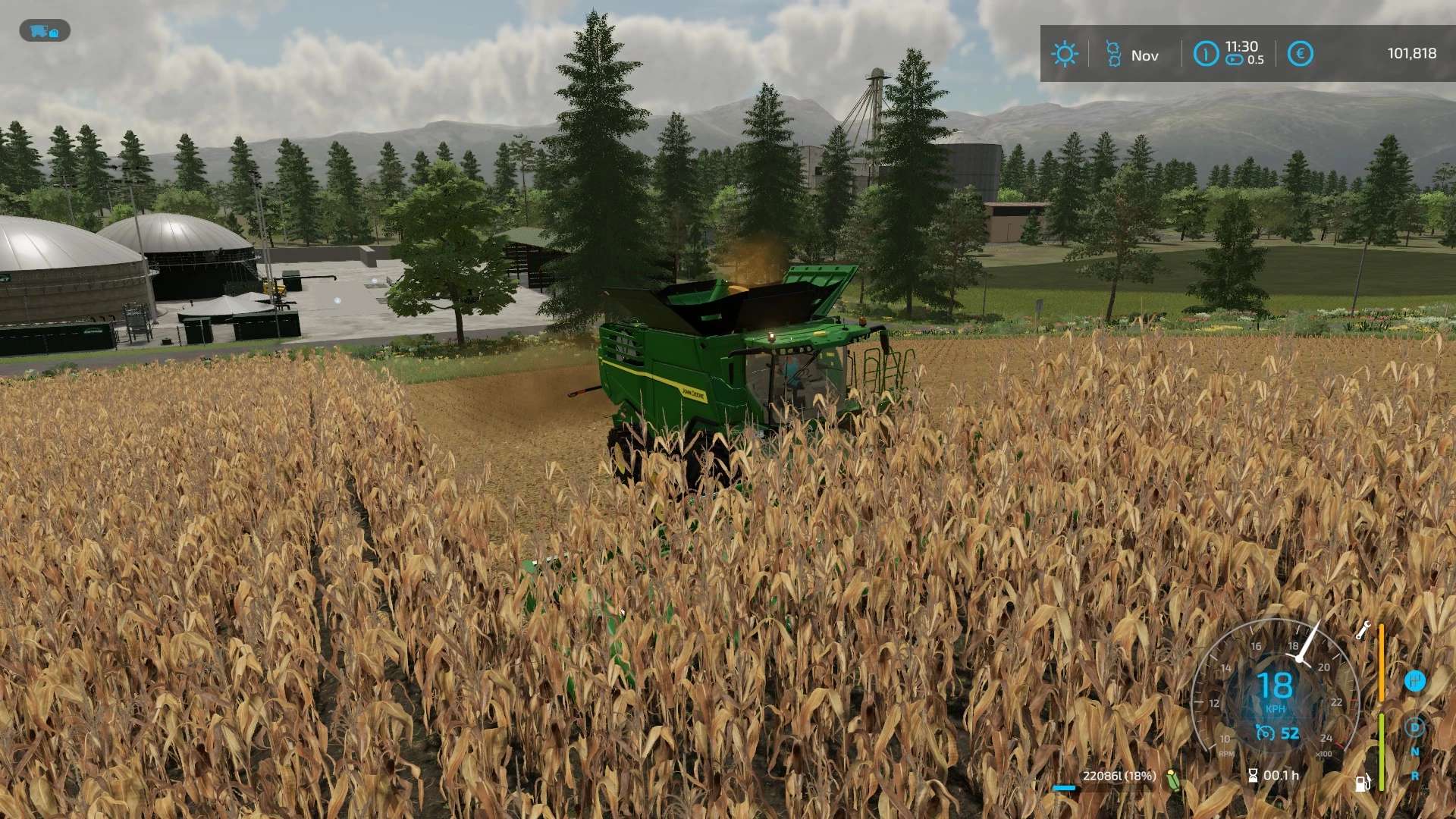The height and width of the screenshot is (819, 1456).
Task: Open the autumn leaves season icon
Action: click(x=1112, y=54)
